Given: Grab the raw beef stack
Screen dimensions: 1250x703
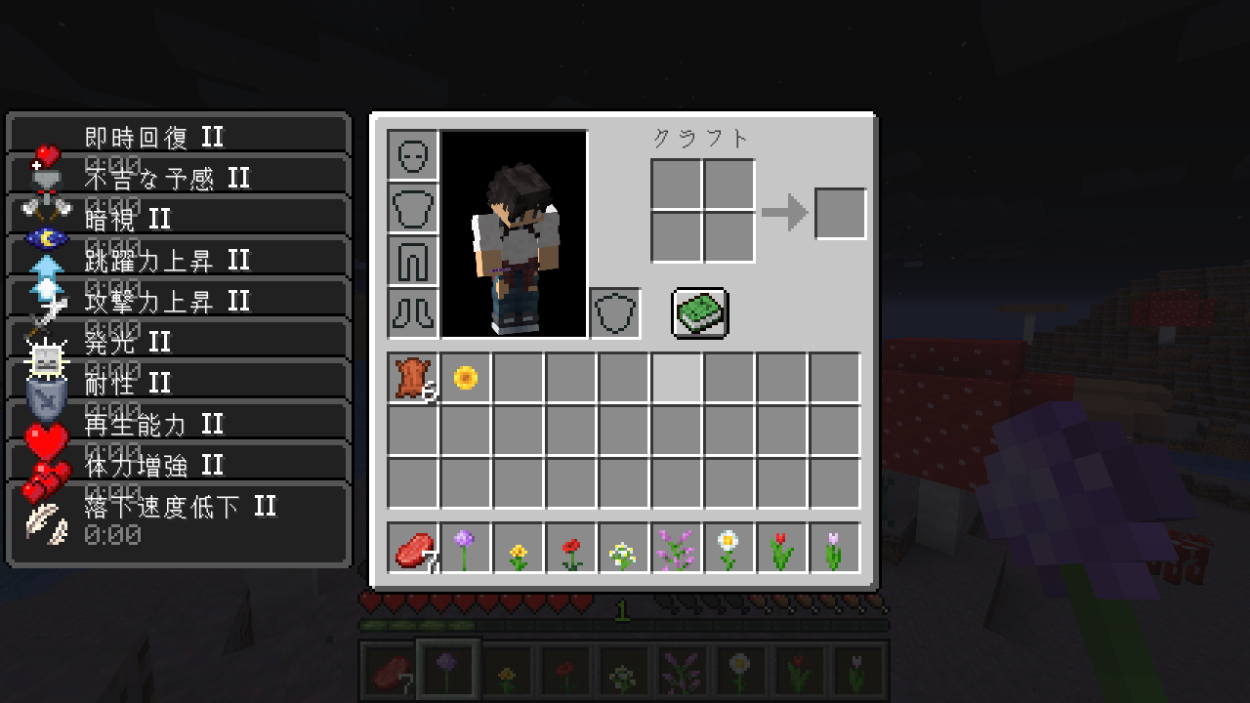Looking at the screenshot, I should point(412,548).
